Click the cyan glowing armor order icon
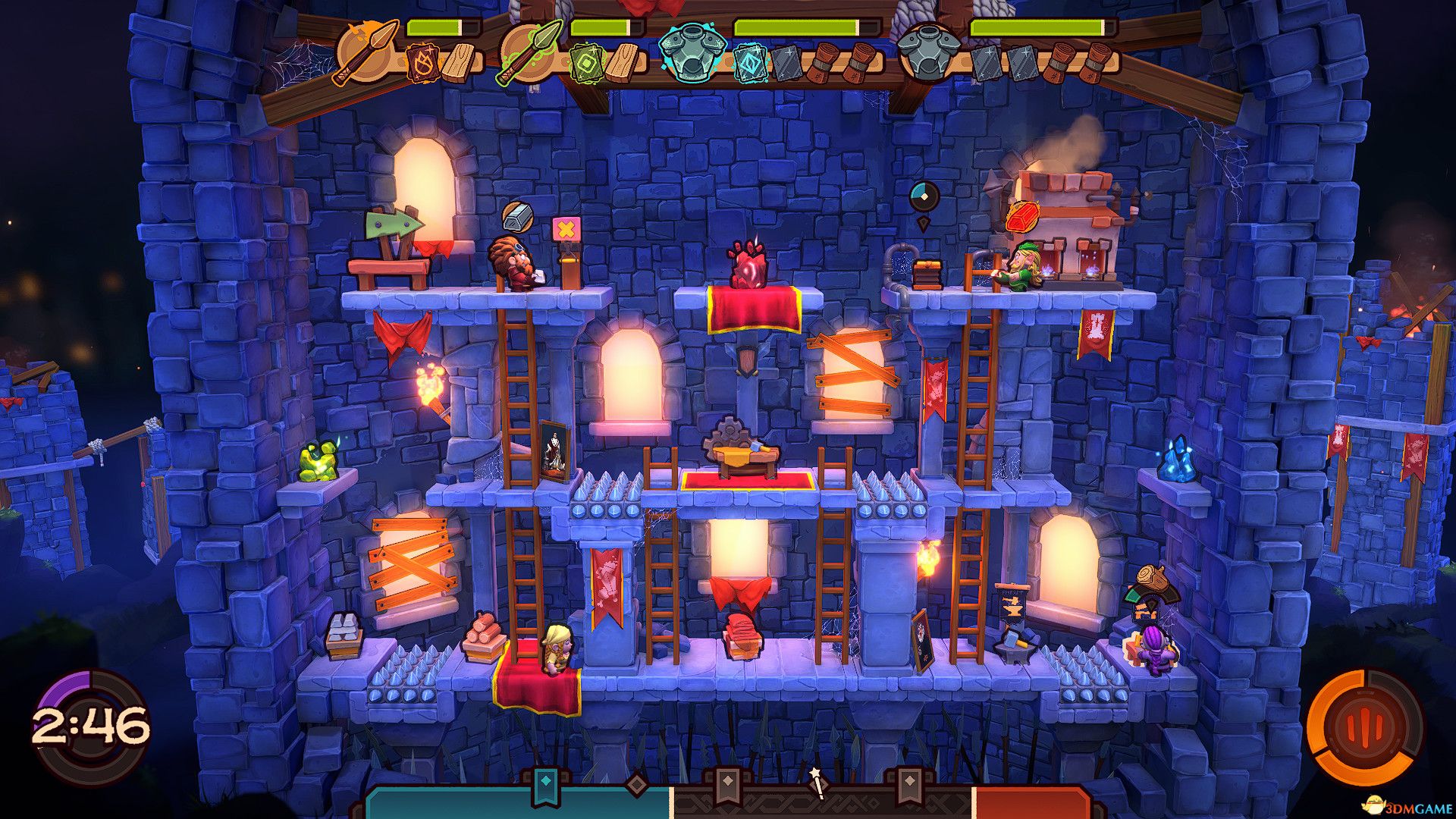This screenshot has height=819, width=1456. [x=691, y=51]
